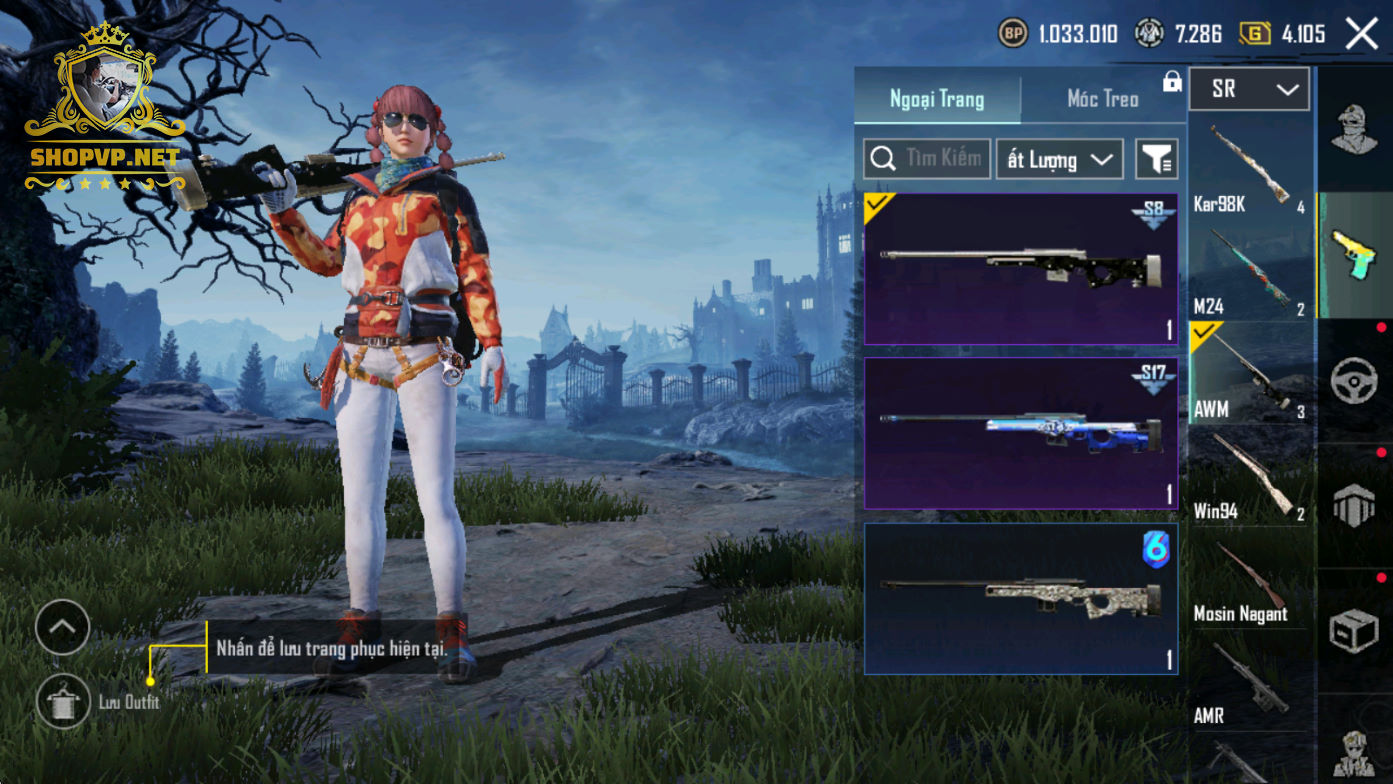Select the S8 black AWM skin
This screenshot has width=1393, height=784.
pyautogui.click(x=1020, y=269)
